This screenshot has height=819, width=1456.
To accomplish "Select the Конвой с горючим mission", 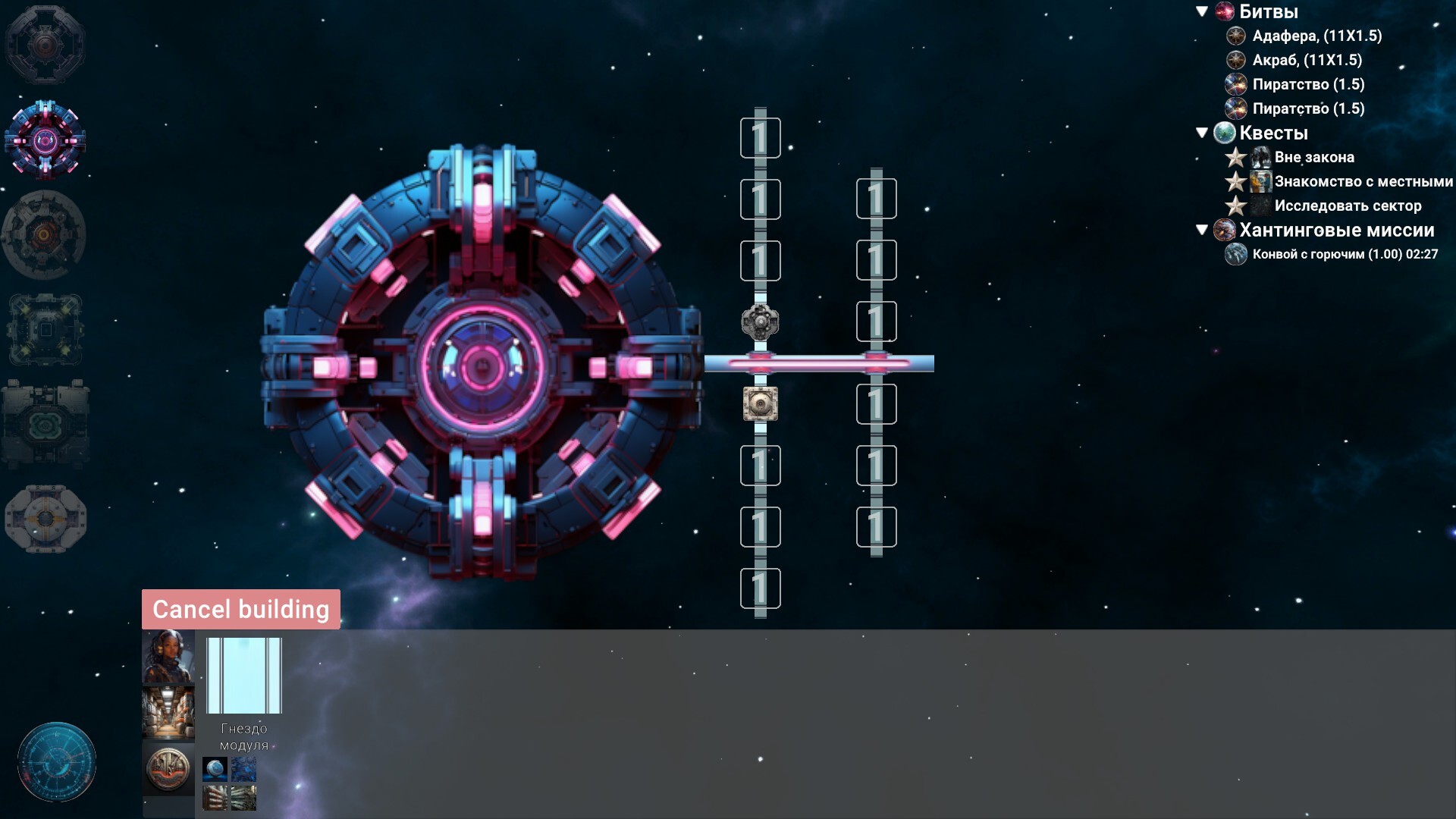I will [x=1345, y=254].
